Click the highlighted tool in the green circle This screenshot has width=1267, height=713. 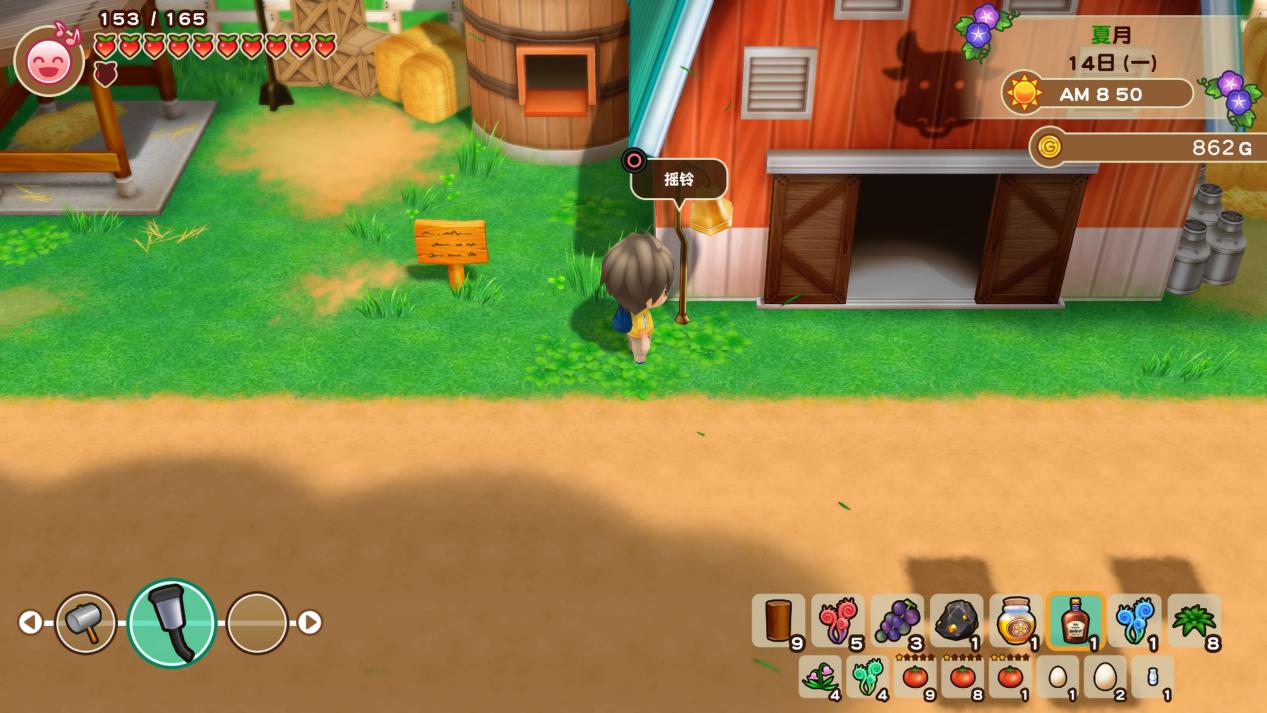click(172, 622)
